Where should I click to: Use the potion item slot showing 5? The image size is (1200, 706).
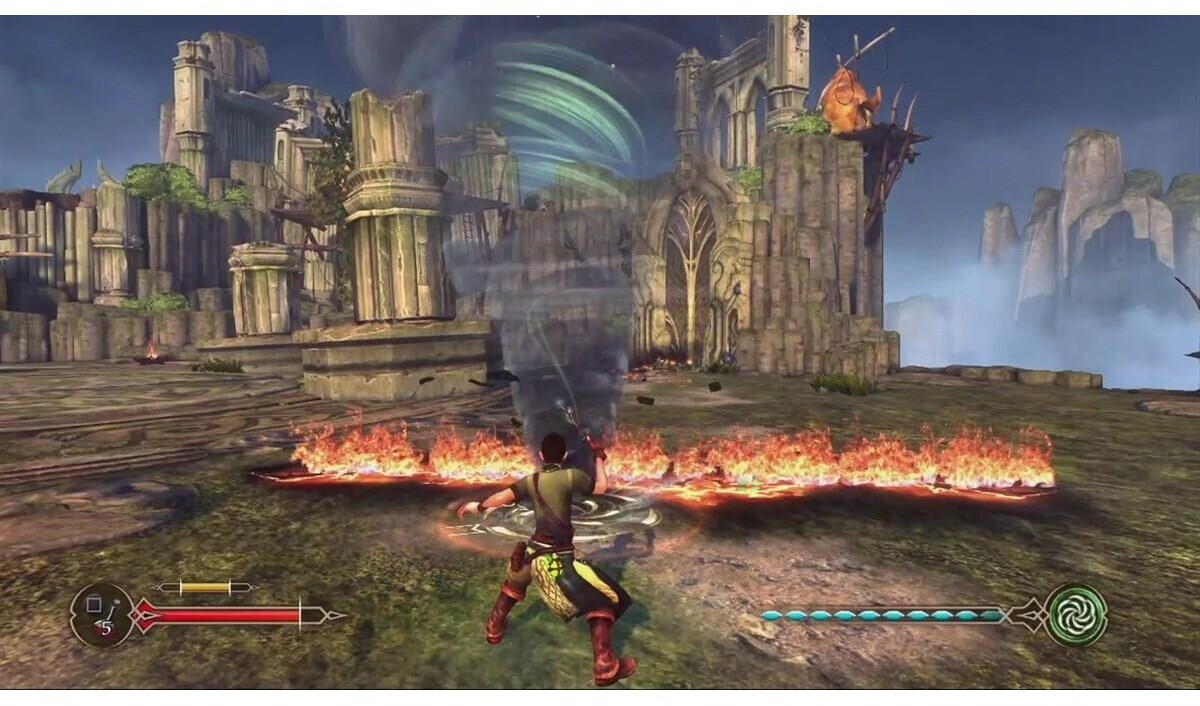[101, 614]
